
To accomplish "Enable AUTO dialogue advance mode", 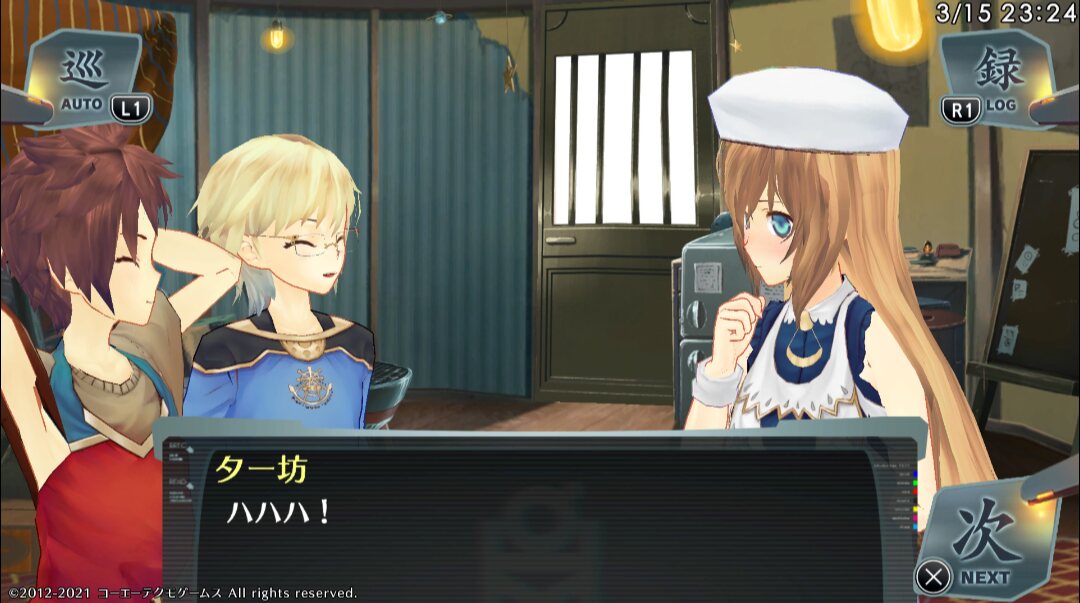I will [x=85, y=78].
